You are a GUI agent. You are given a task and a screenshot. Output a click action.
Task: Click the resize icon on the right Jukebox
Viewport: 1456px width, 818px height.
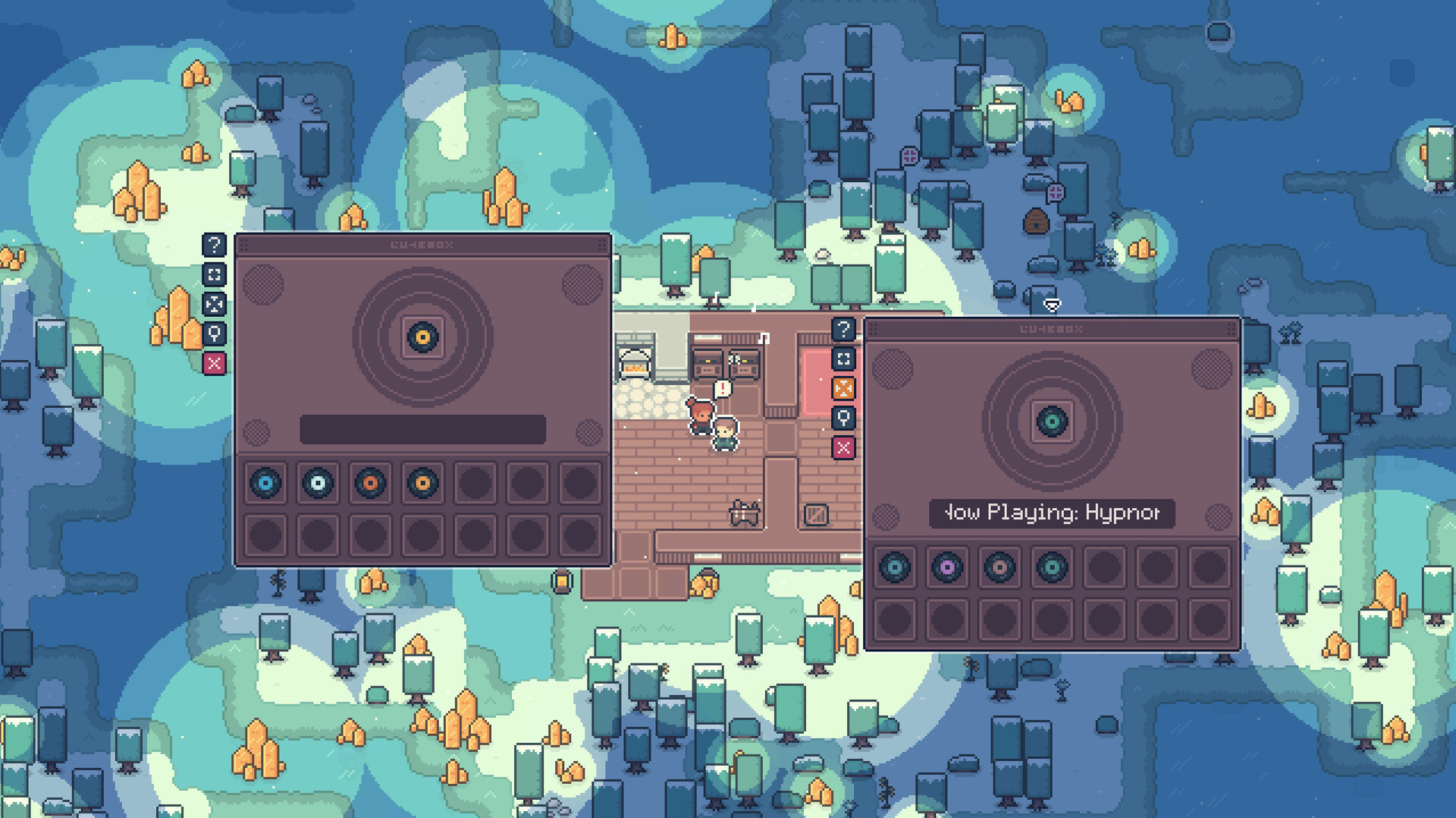[844, 360]
